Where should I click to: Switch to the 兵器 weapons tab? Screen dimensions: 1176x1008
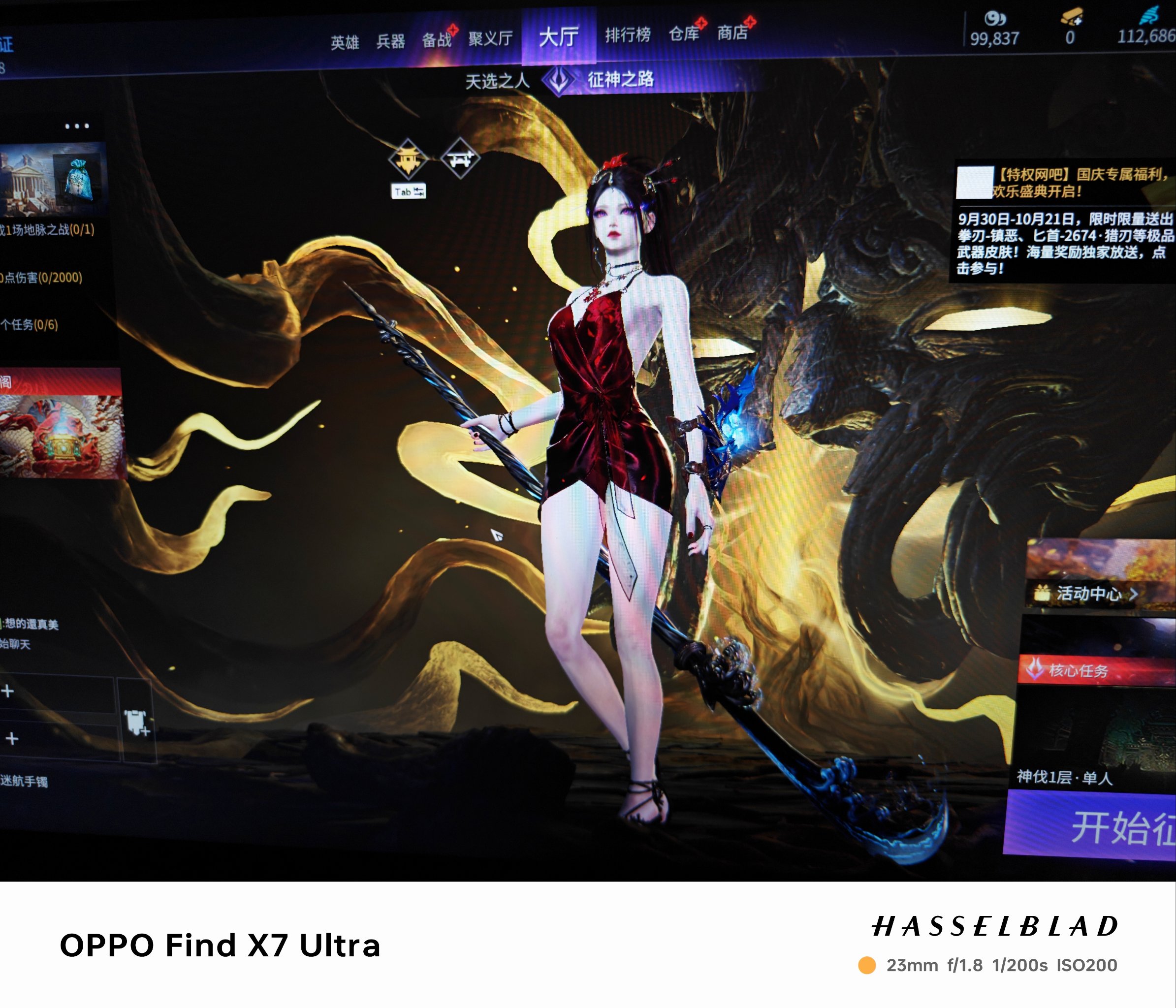coord(390,41)
